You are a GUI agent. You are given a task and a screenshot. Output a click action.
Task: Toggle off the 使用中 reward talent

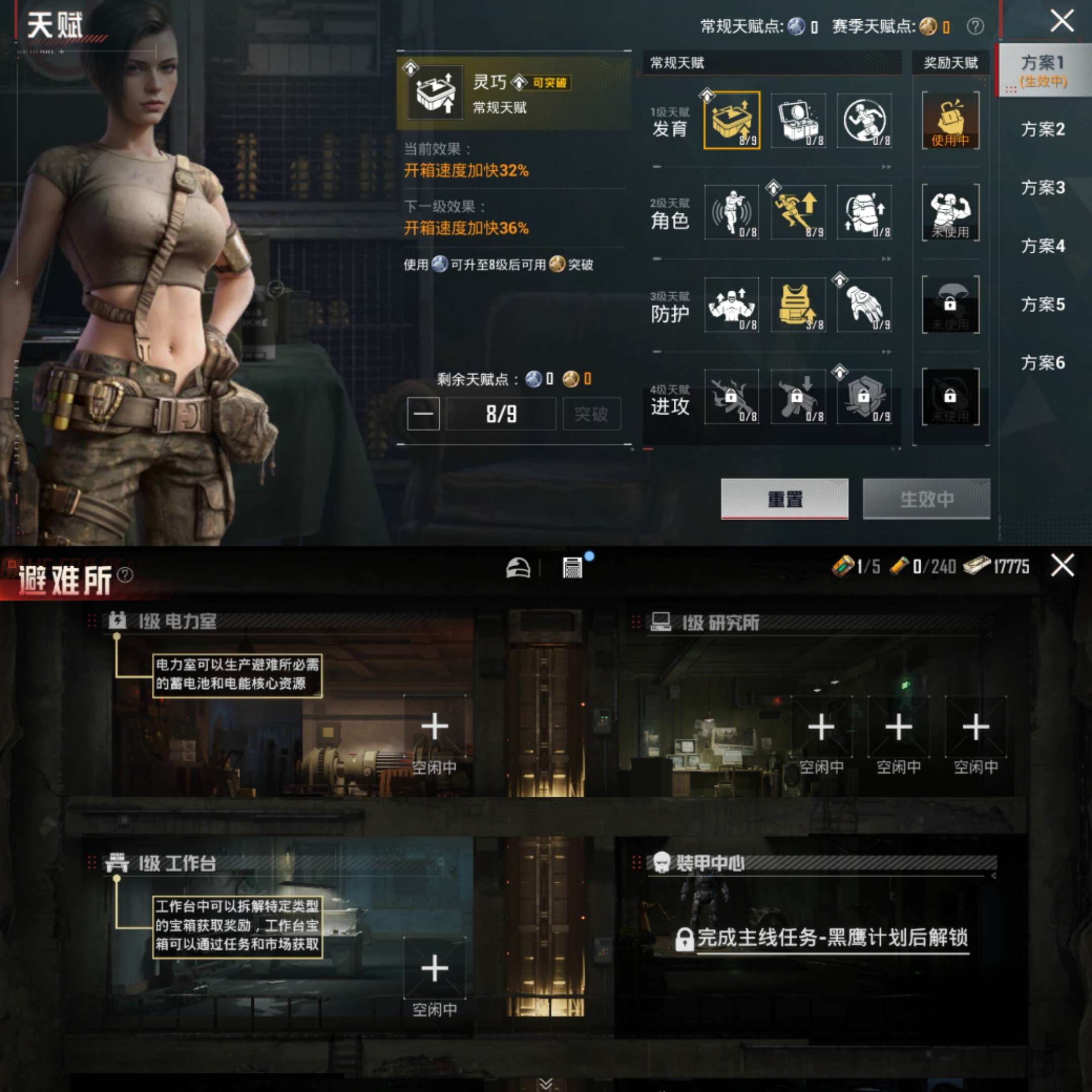[x=951, y=120]
